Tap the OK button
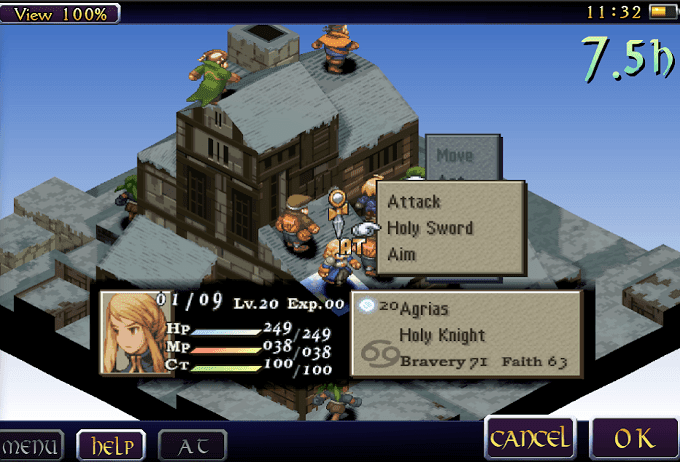The height and width of the screenshot is (462, 680). [634, 438]
